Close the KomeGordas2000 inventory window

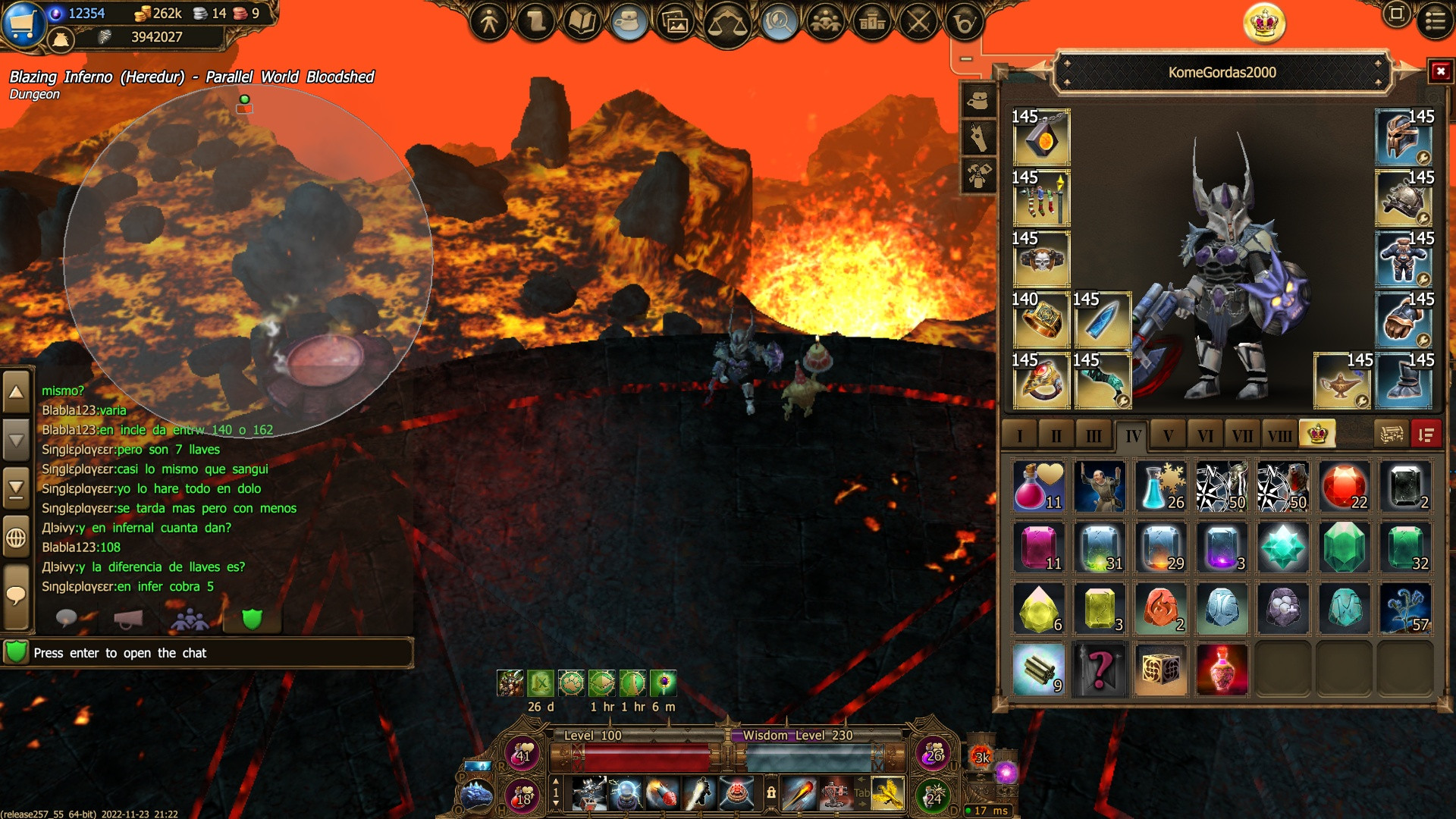point(1440,71)
